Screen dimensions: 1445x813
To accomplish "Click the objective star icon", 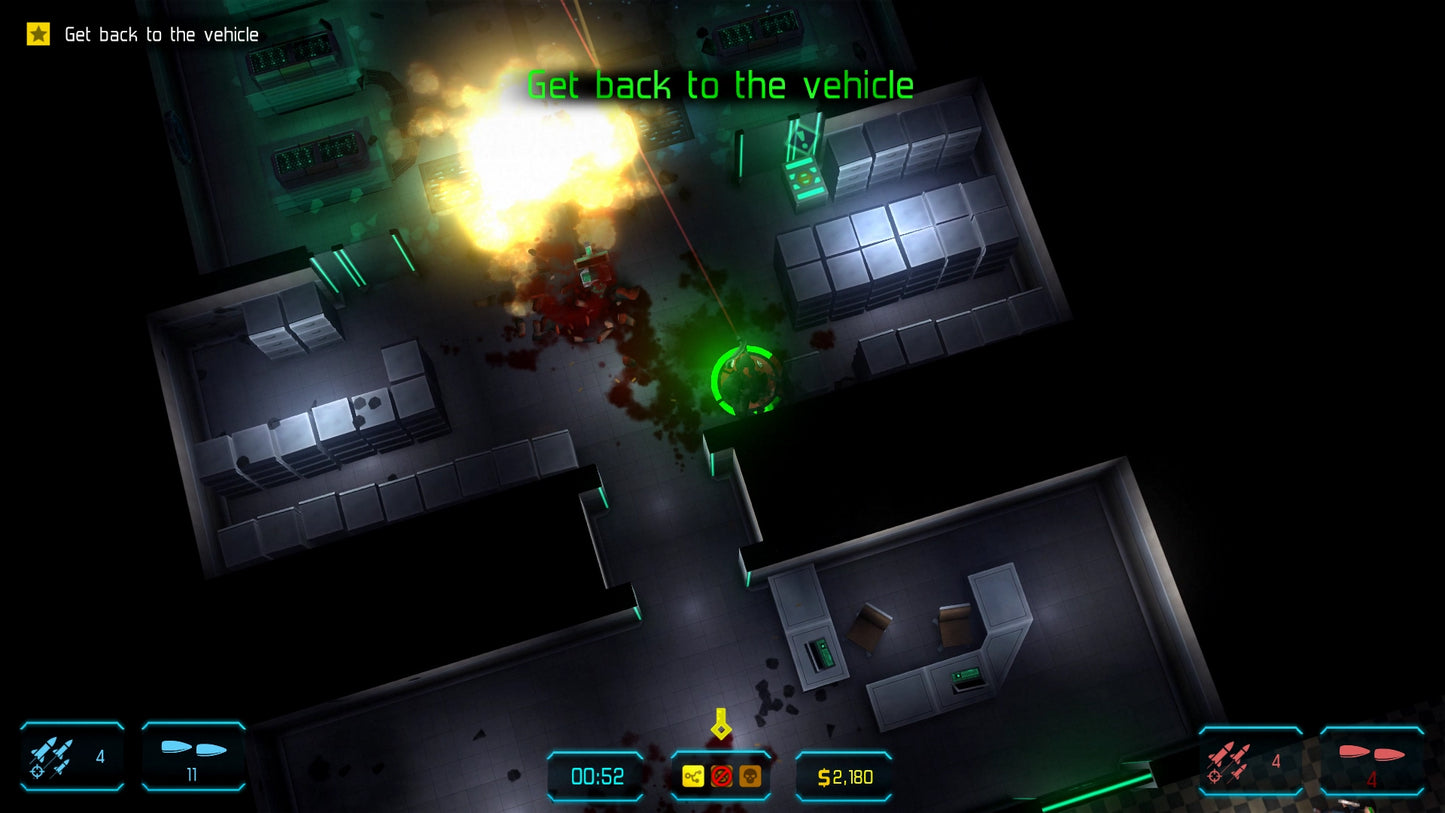I will (x=38, y=34).
